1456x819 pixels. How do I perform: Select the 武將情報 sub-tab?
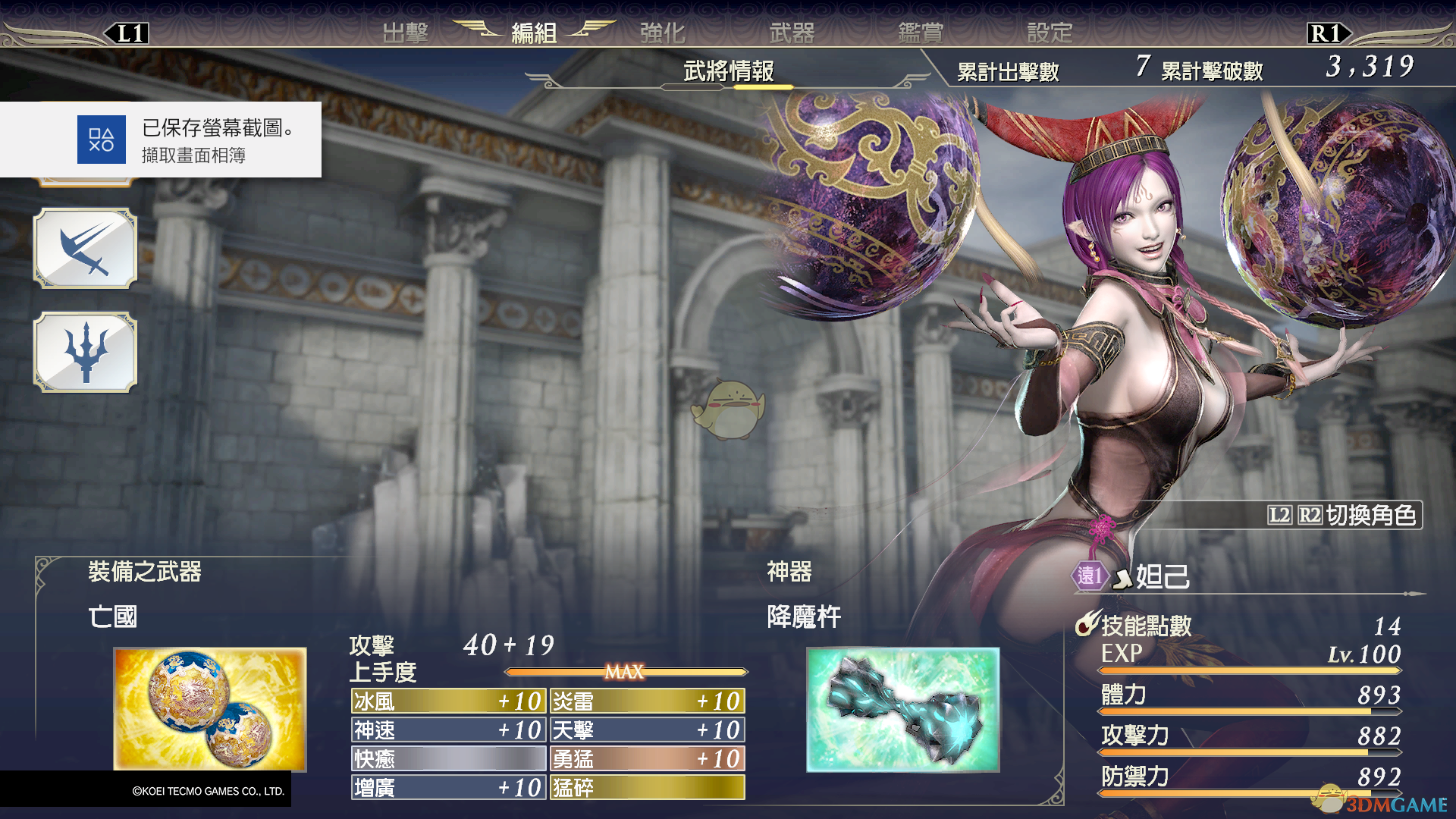tap(728, 71)
